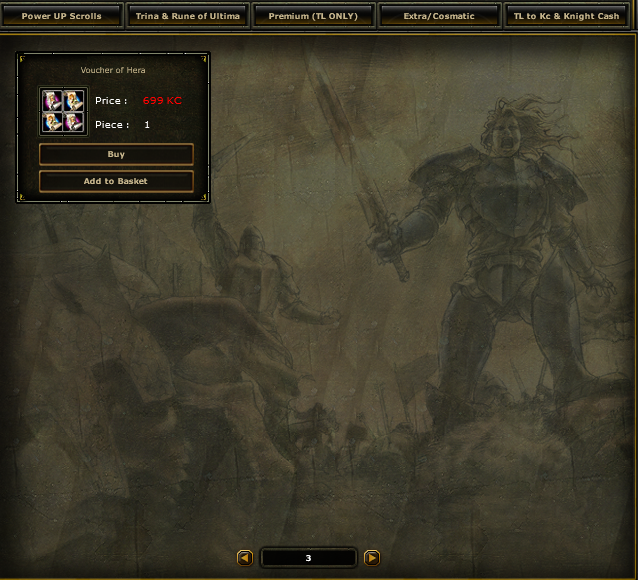Click the Voucher of Hera item icon

63,111
